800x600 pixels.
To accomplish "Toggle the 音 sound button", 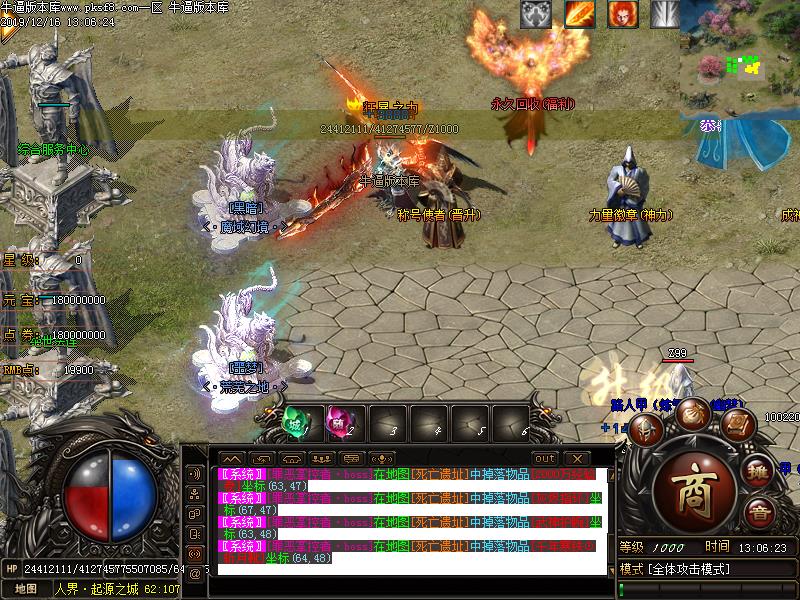I will click(x=761, y=514).
